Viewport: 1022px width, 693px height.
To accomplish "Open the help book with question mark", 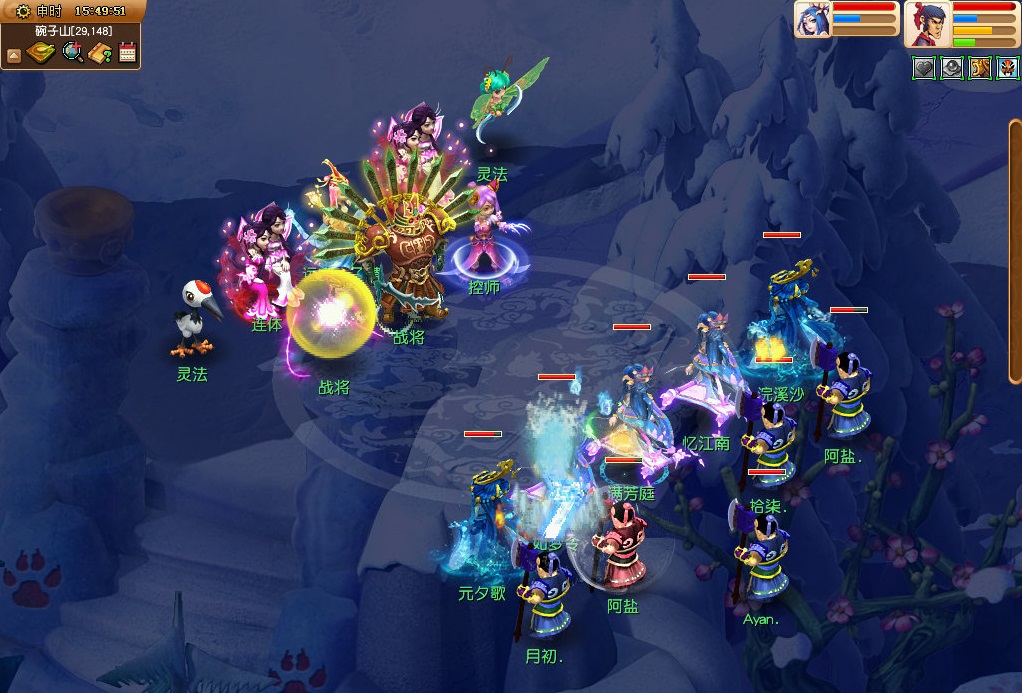I will point(100,53).
